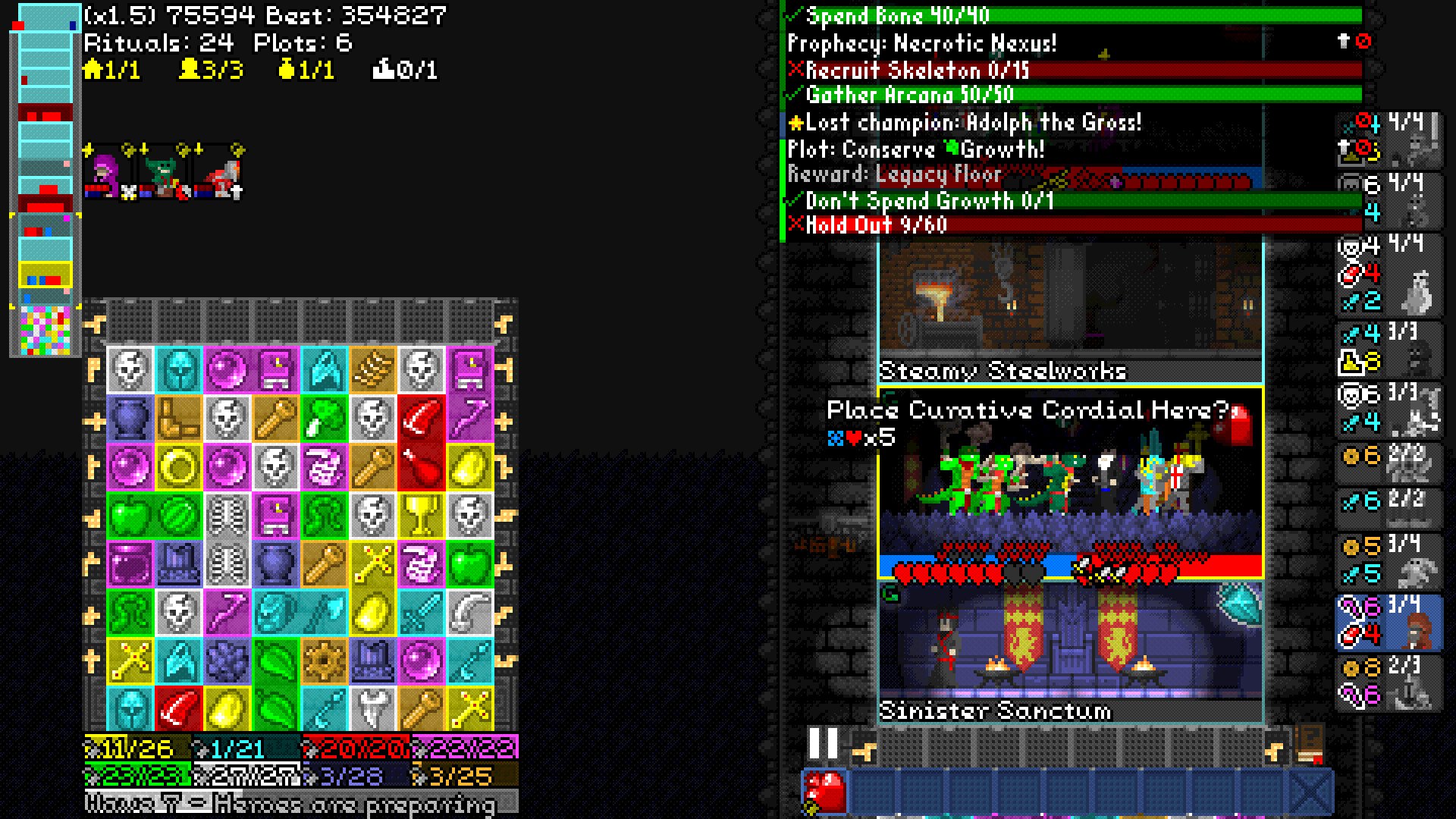Click the tower floor minimap
This screenshot has width=1456, height=819.
[x=45, y=180]
